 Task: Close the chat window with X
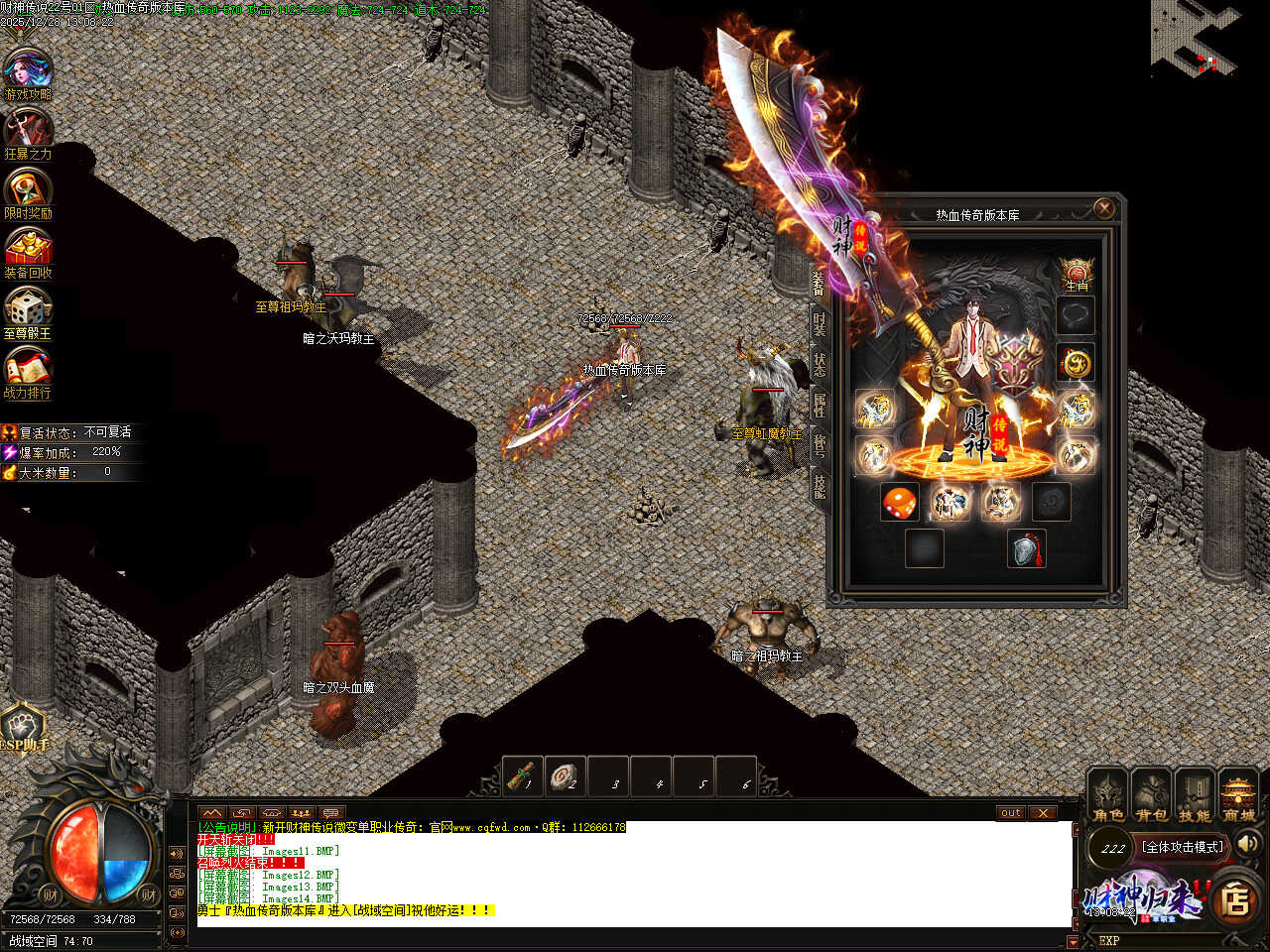tap(1042, 813)
